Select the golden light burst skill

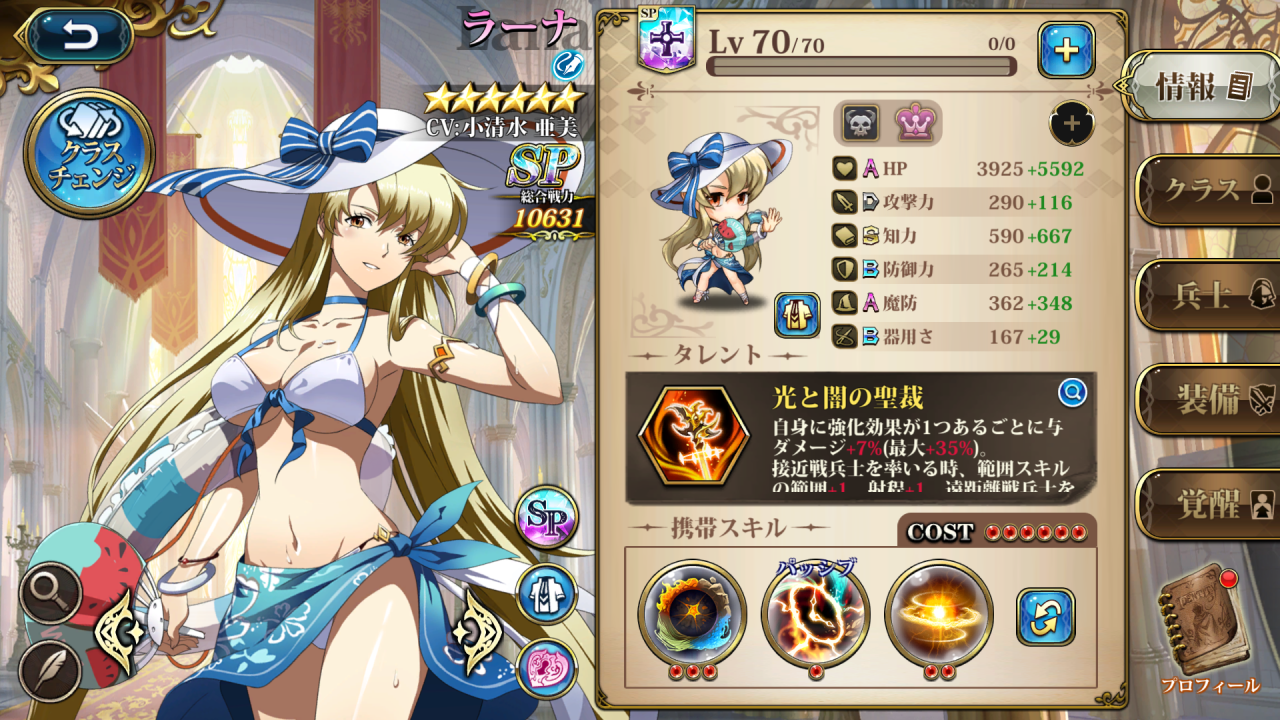click(x=938, y=613)
